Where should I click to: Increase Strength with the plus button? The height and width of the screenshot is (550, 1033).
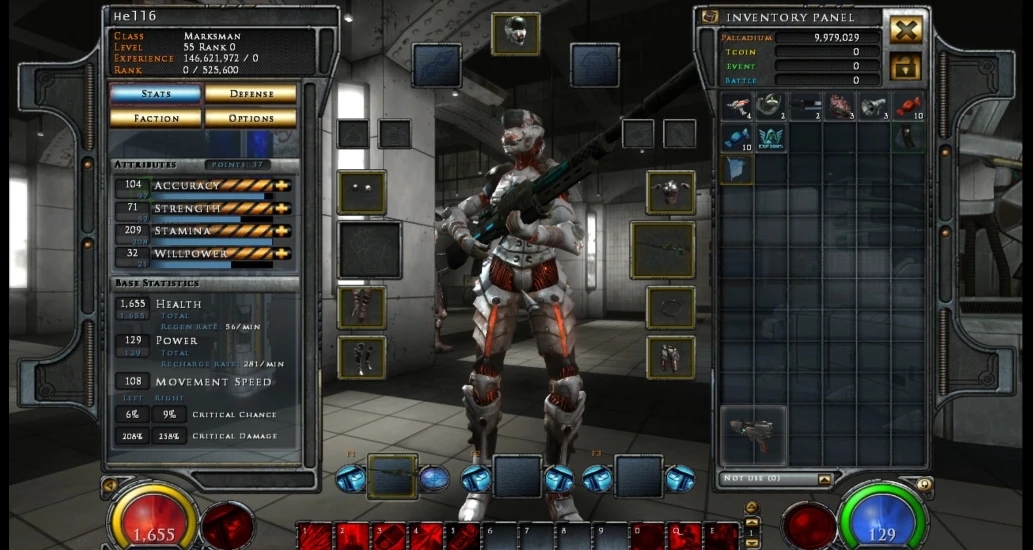tap(283, 208)
